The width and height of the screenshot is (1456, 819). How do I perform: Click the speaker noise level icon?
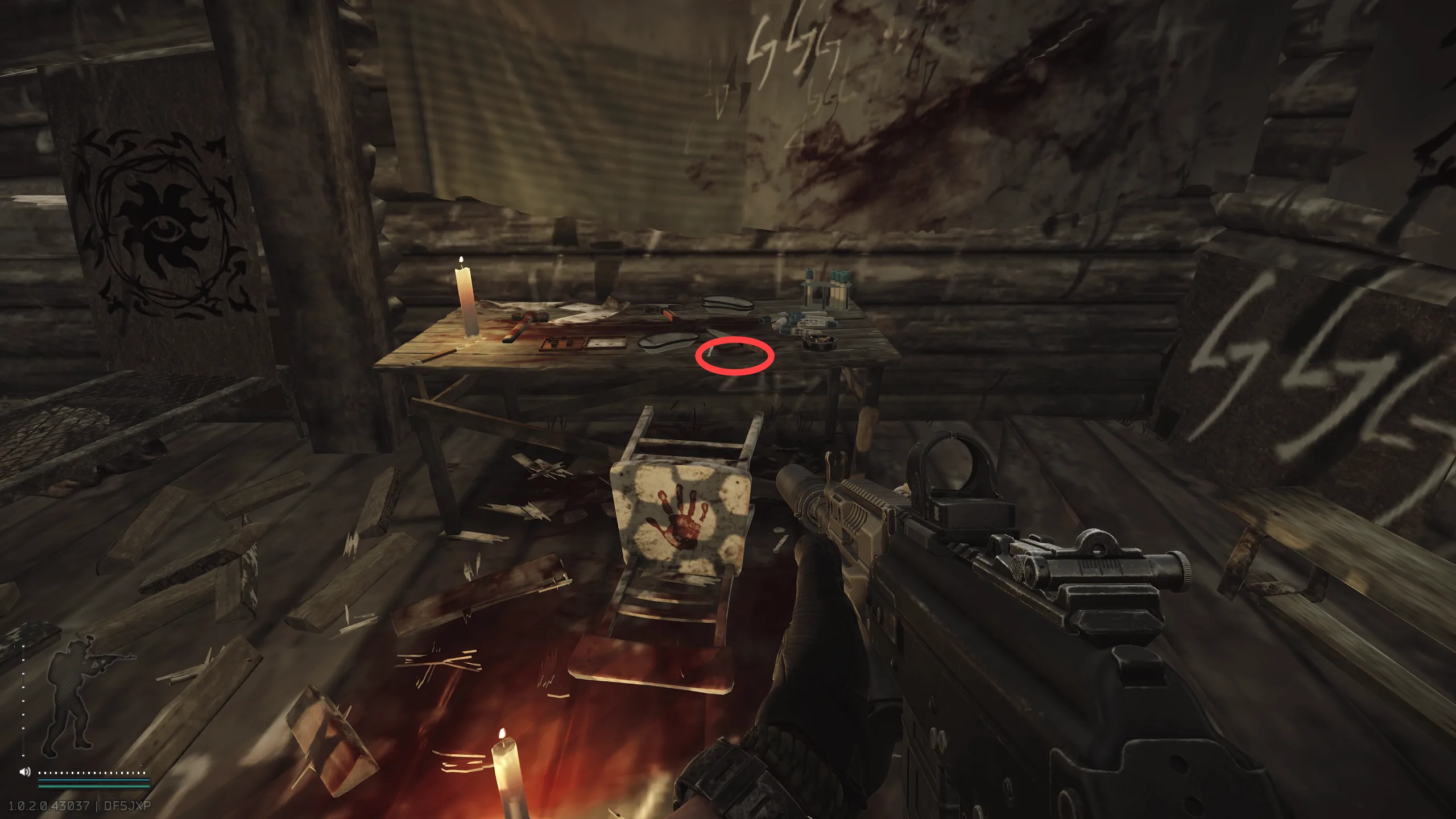pyautogui.click(x=25, y=772)
